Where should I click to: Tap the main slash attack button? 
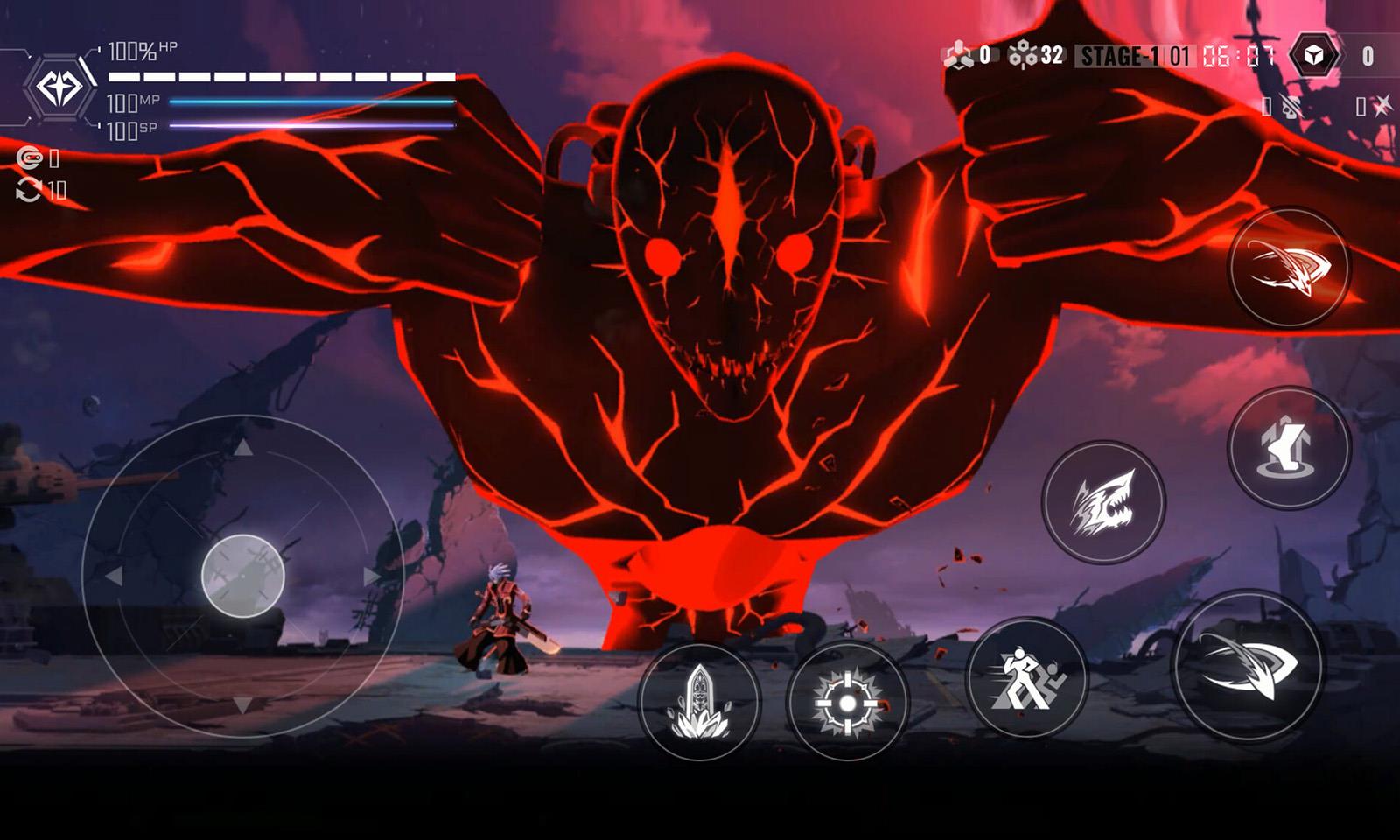coord(1247,665)
